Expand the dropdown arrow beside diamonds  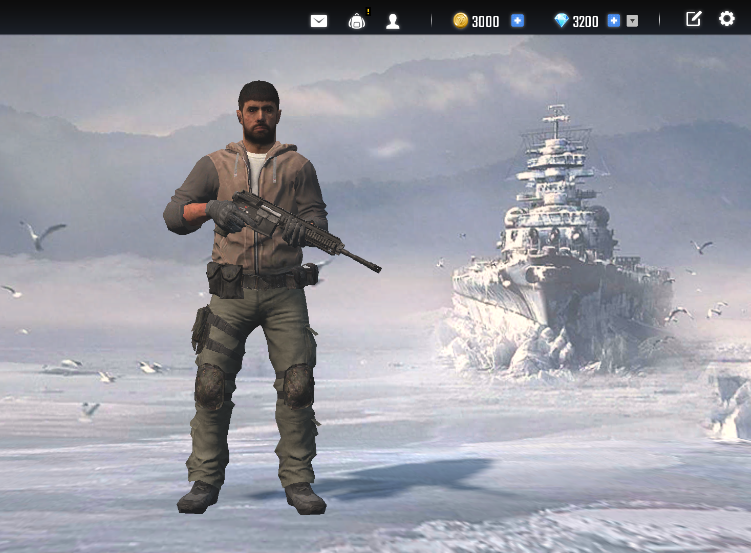coord(632,21)
